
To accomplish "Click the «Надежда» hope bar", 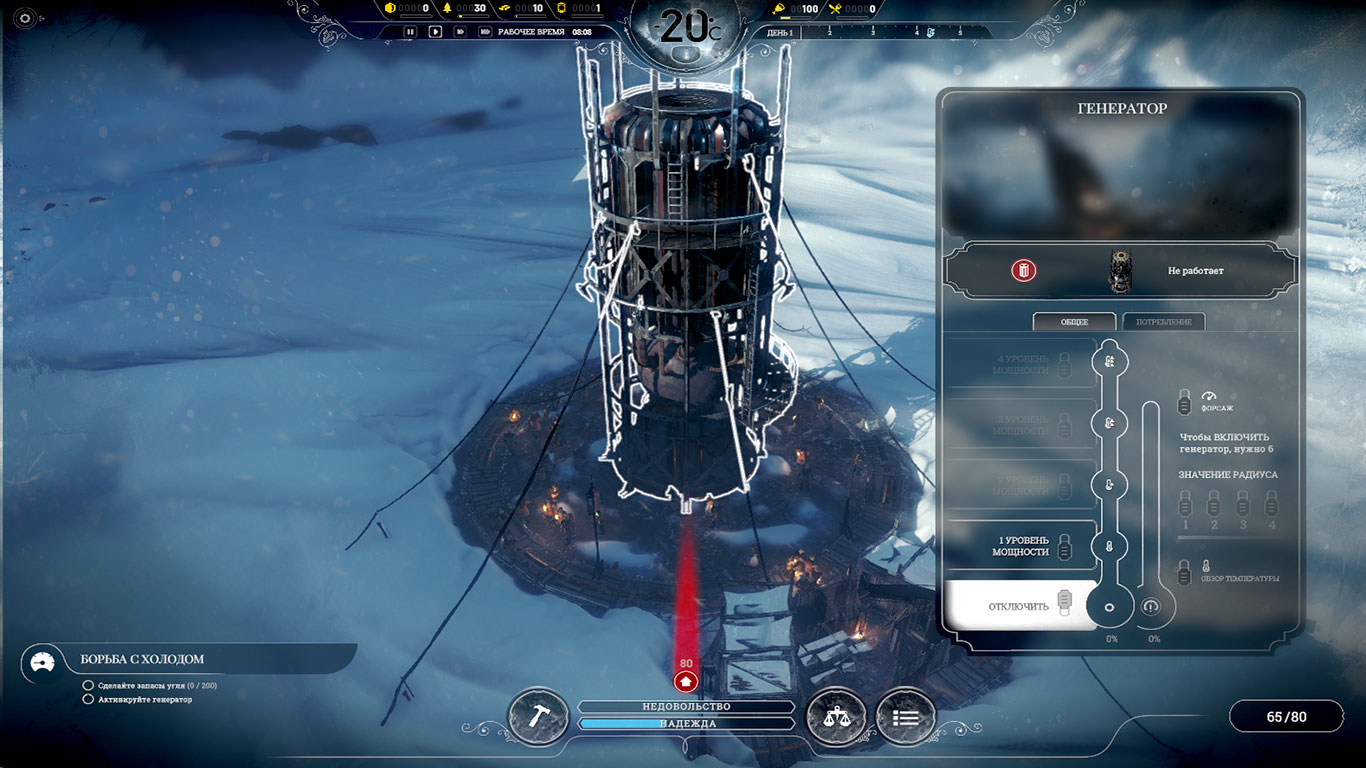I will 686,723.
